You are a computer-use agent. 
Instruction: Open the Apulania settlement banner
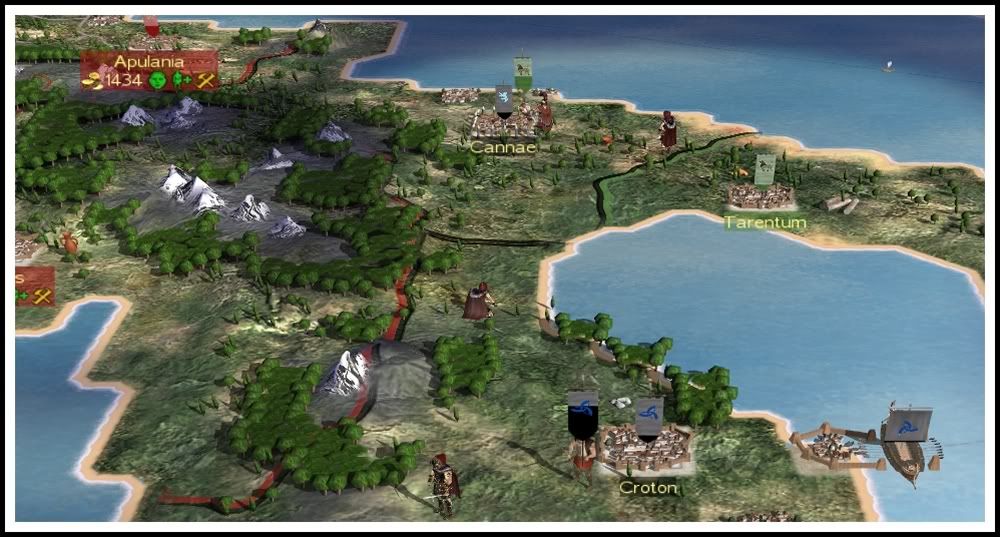point(148,62)
